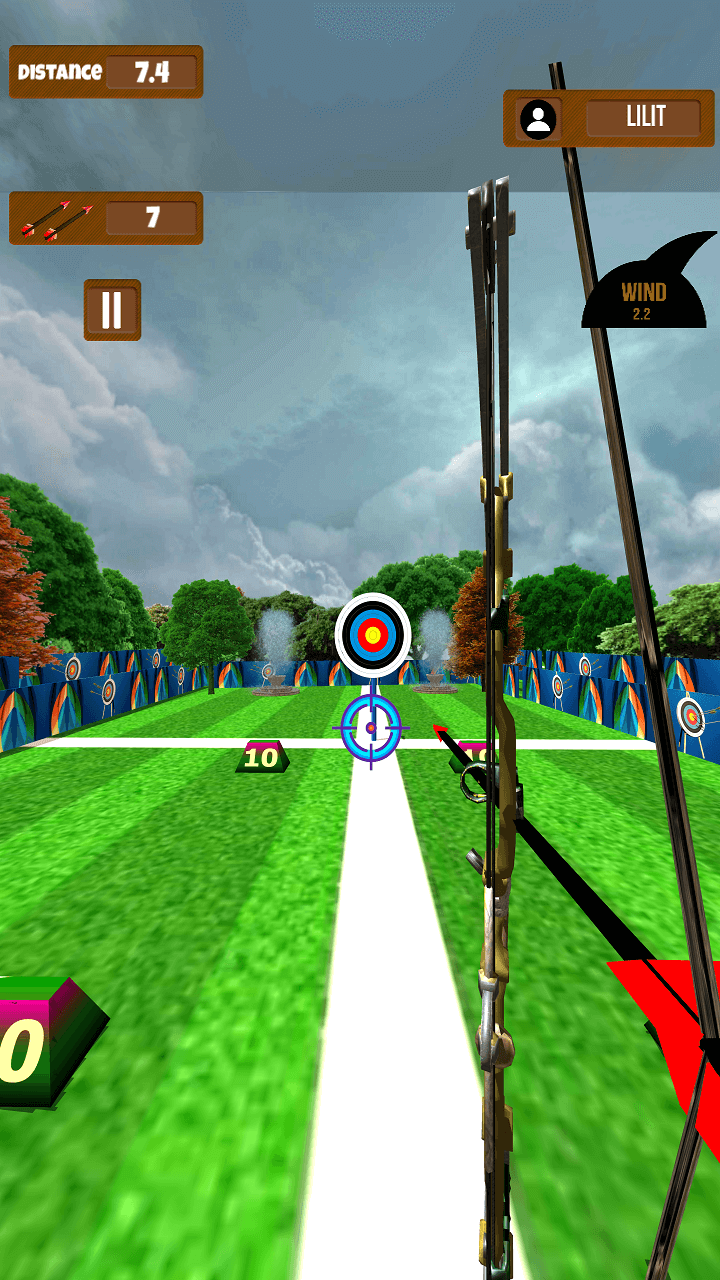720x1280 pixels.
Task: Pause the game with the pause button
Action: tap(112, 310)
